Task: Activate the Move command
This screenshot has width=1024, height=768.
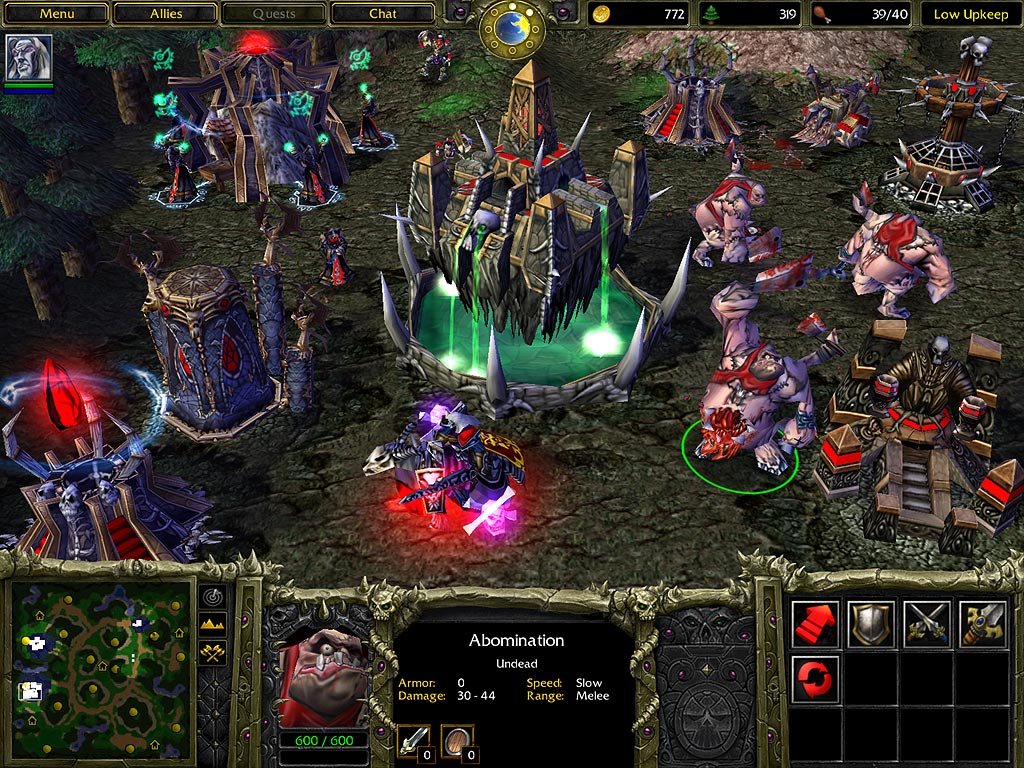Action: [815, 623]
